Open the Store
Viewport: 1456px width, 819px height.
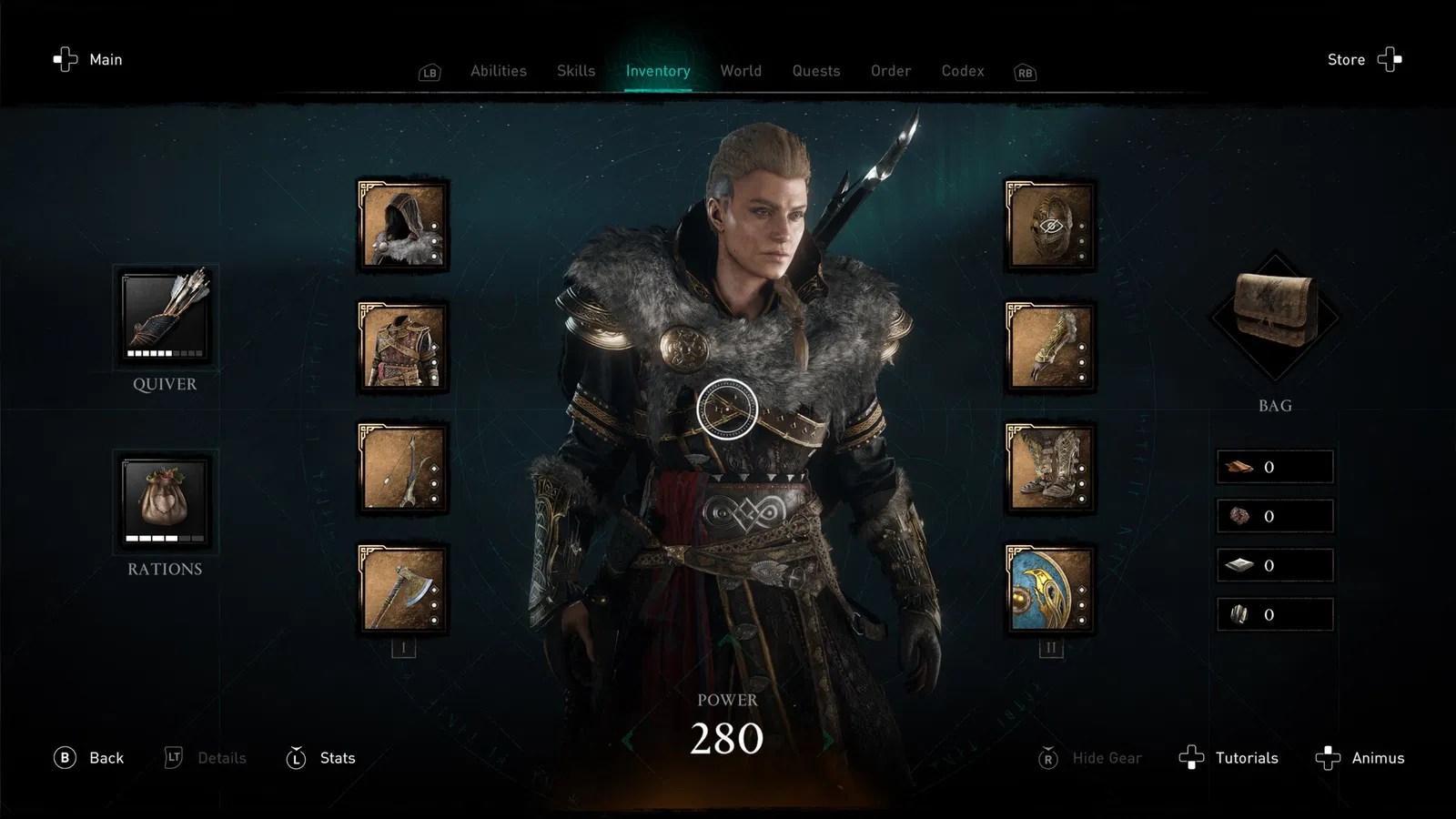tap(1346, 59)
